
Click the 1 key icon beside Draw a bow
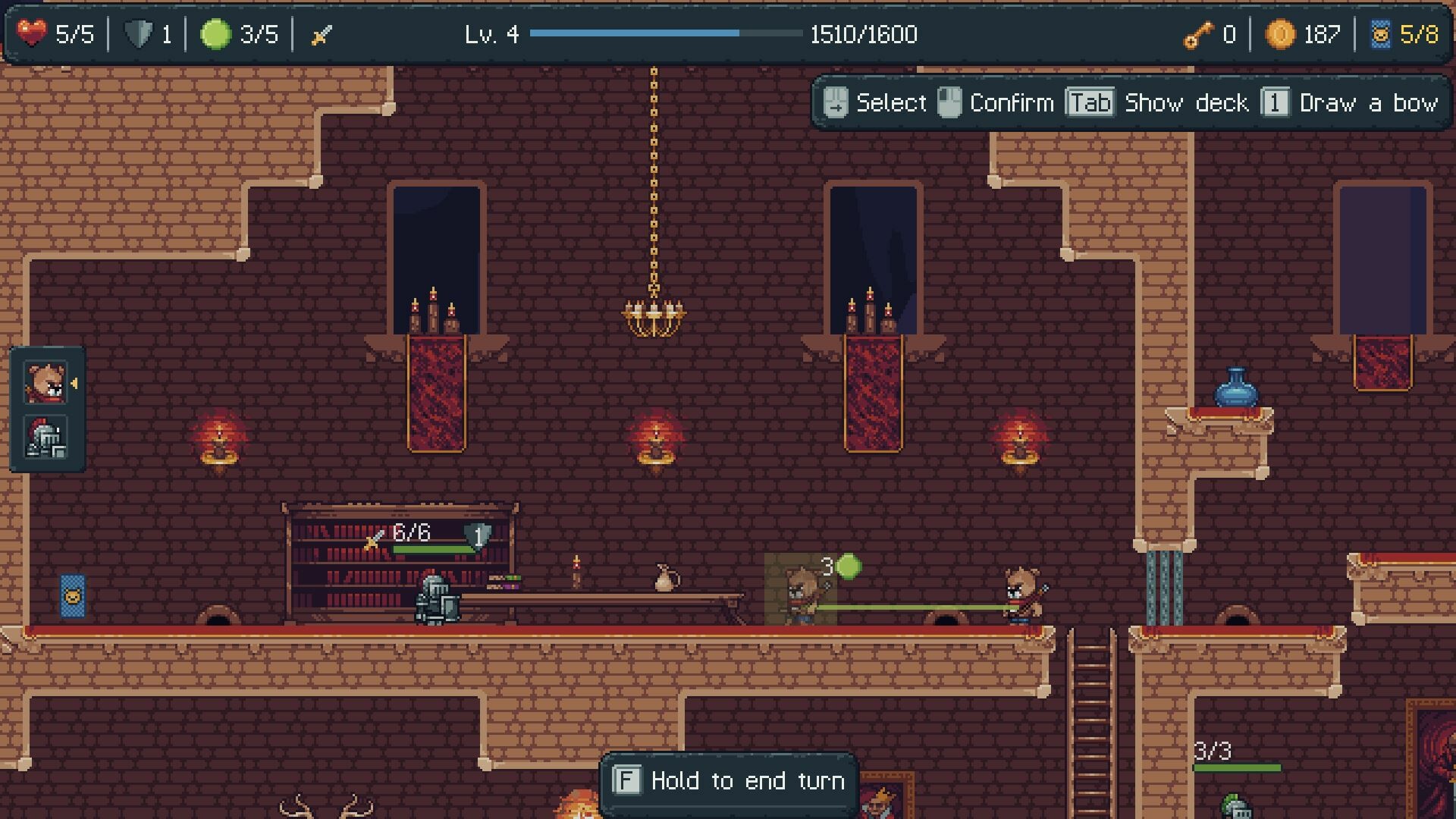click(1276, 102)
